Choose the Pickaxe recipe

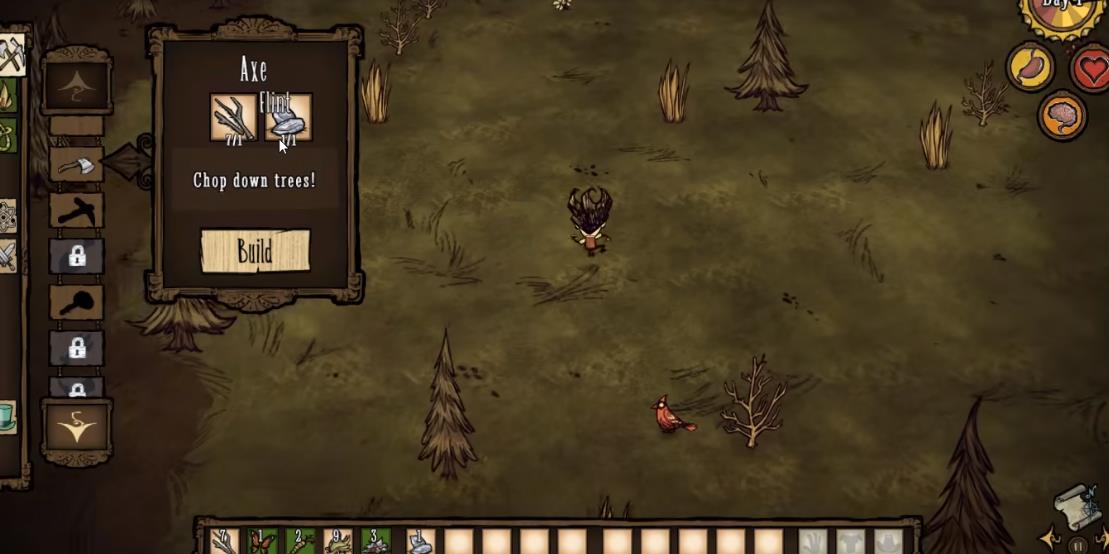pos(77,210)
